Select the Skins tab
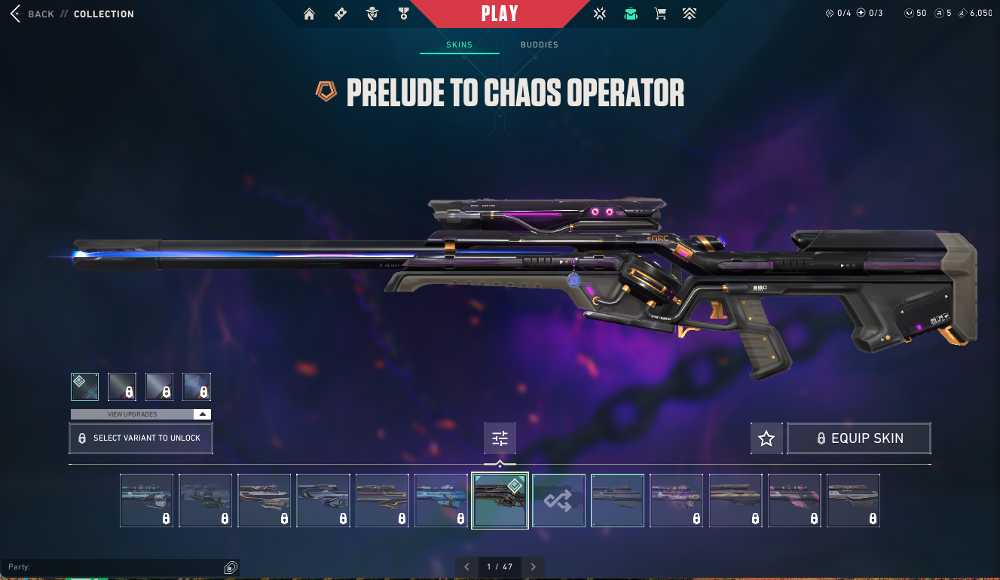1000x580 pixels. coord(459,45)
